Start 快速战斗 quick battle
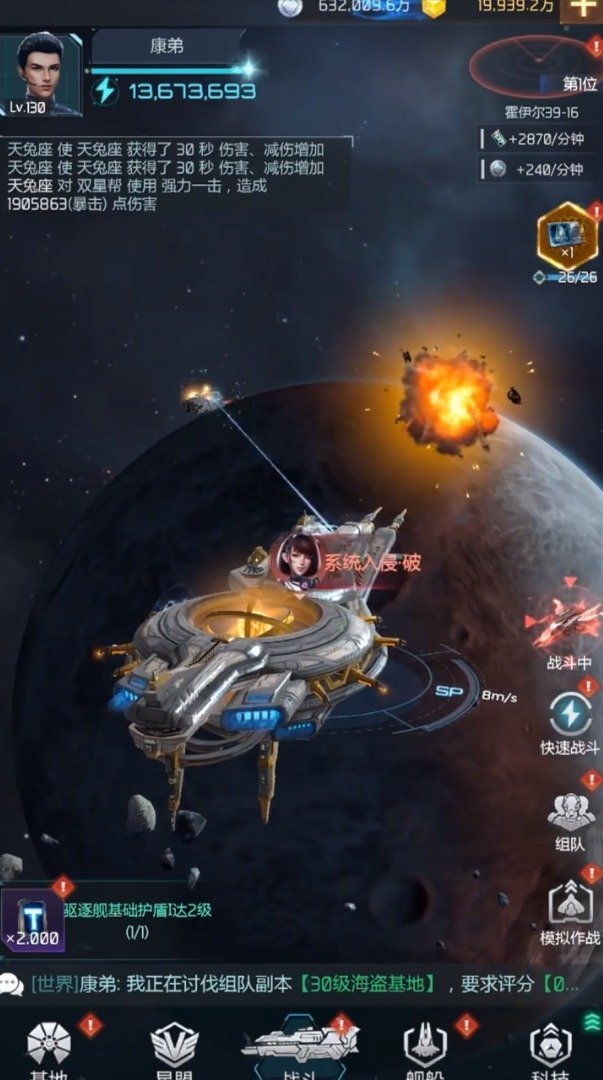This screenshot has width=603, height=1080. point(570,720)
